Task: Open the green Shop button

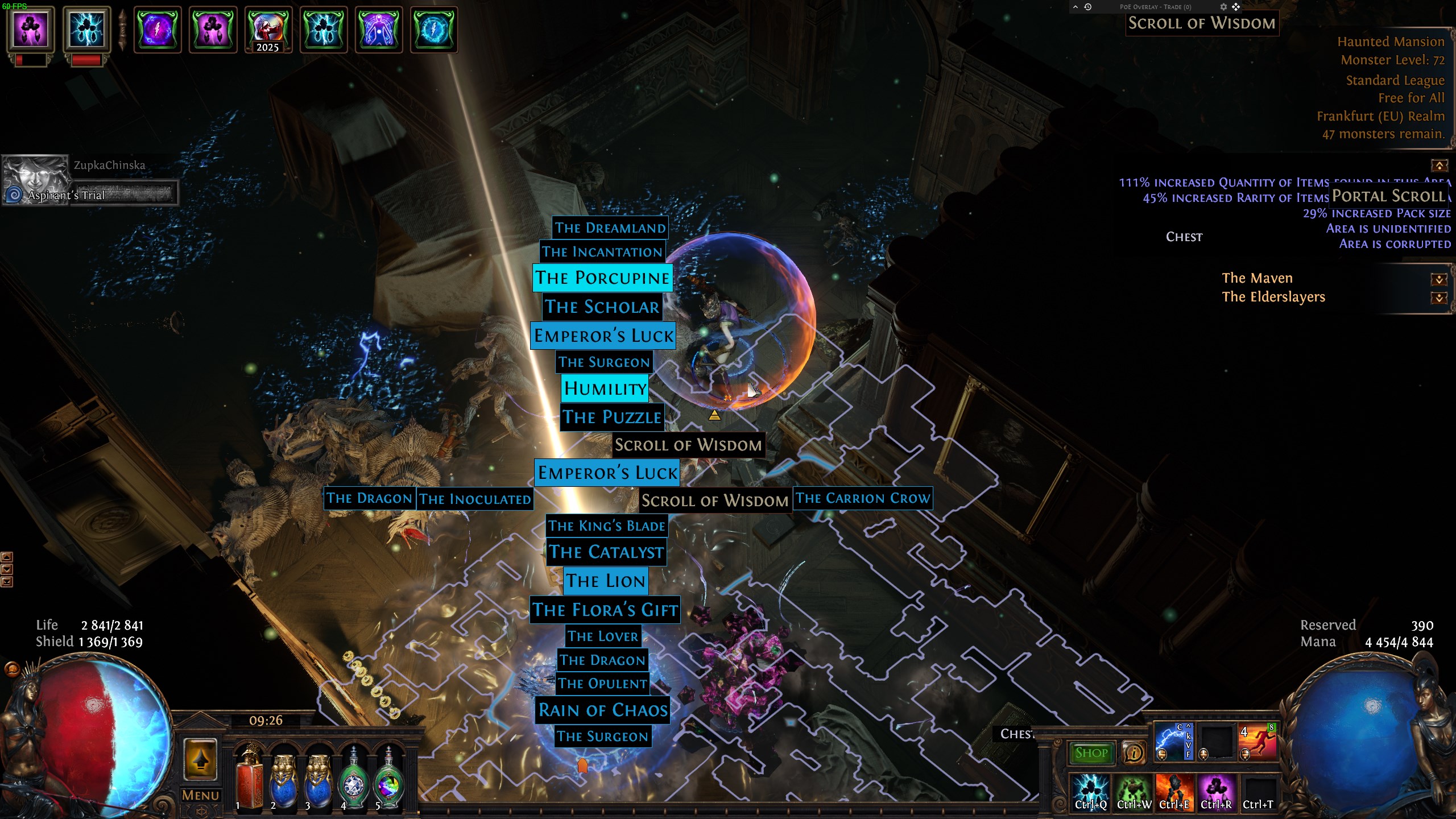Action: pos(1091,753)
